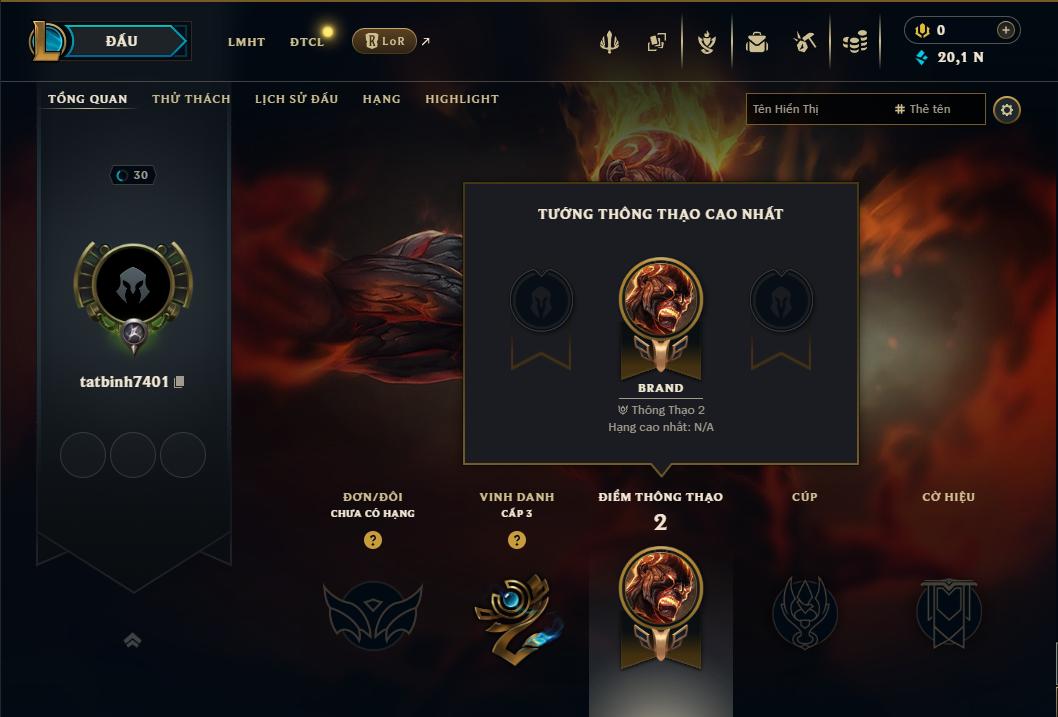The width and height of the screenshot is (1058, 717).
Task: Switch to the ĐTCL tab
Action: coord(307,42)
